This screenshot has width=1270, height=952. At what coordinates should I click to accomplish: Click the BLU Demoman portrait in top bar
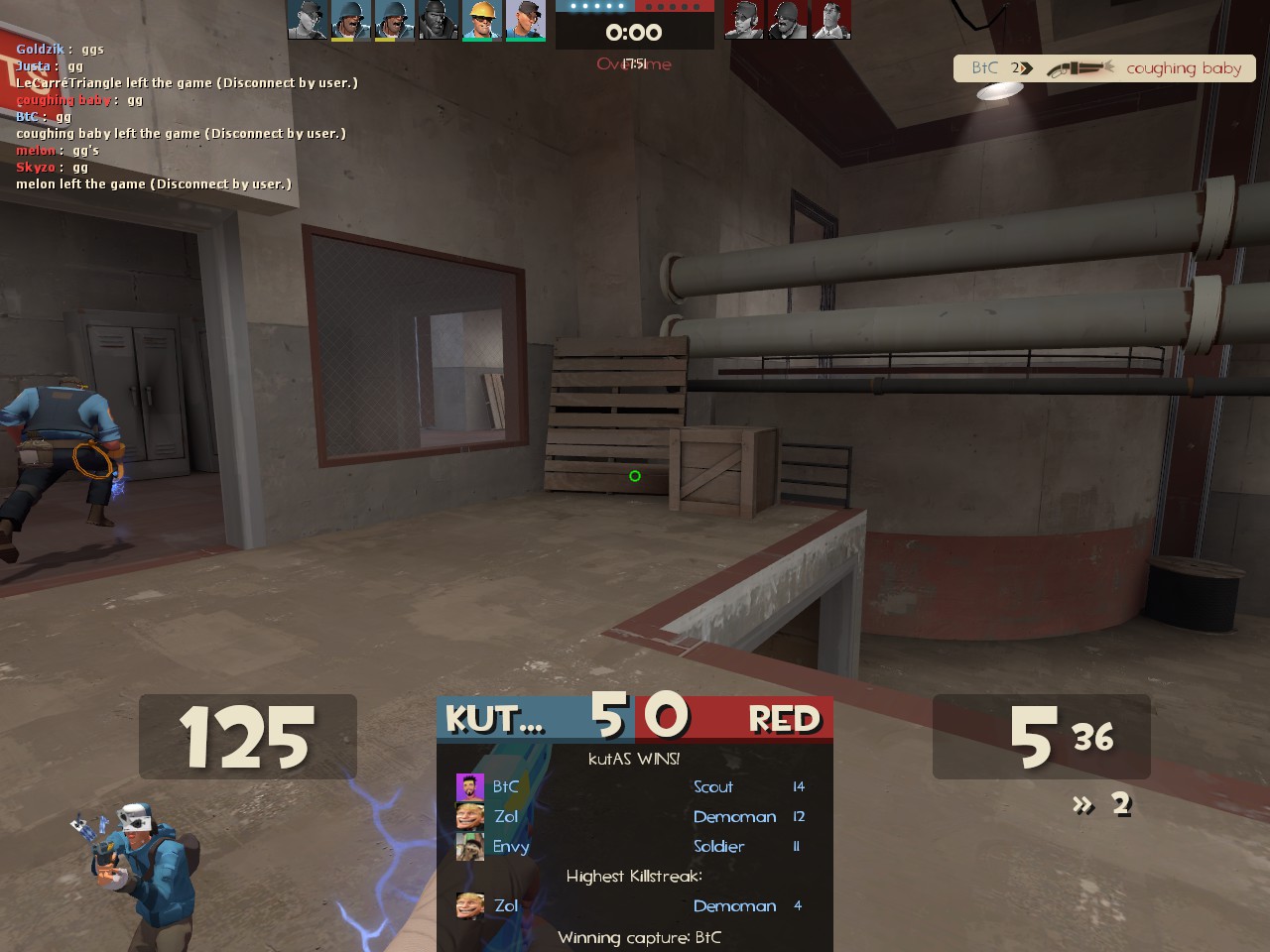pos(439,20)
